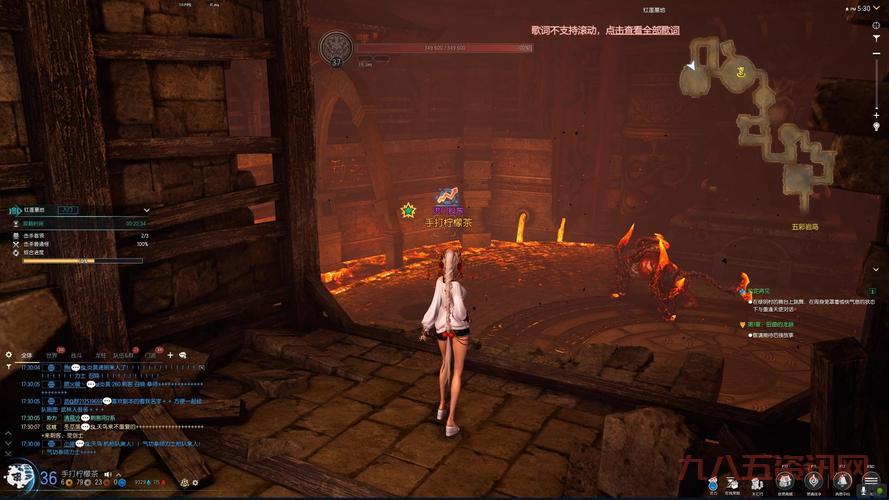Open the swirl icon in bottom bar
889x500 pixels.
tap(813, 482)
